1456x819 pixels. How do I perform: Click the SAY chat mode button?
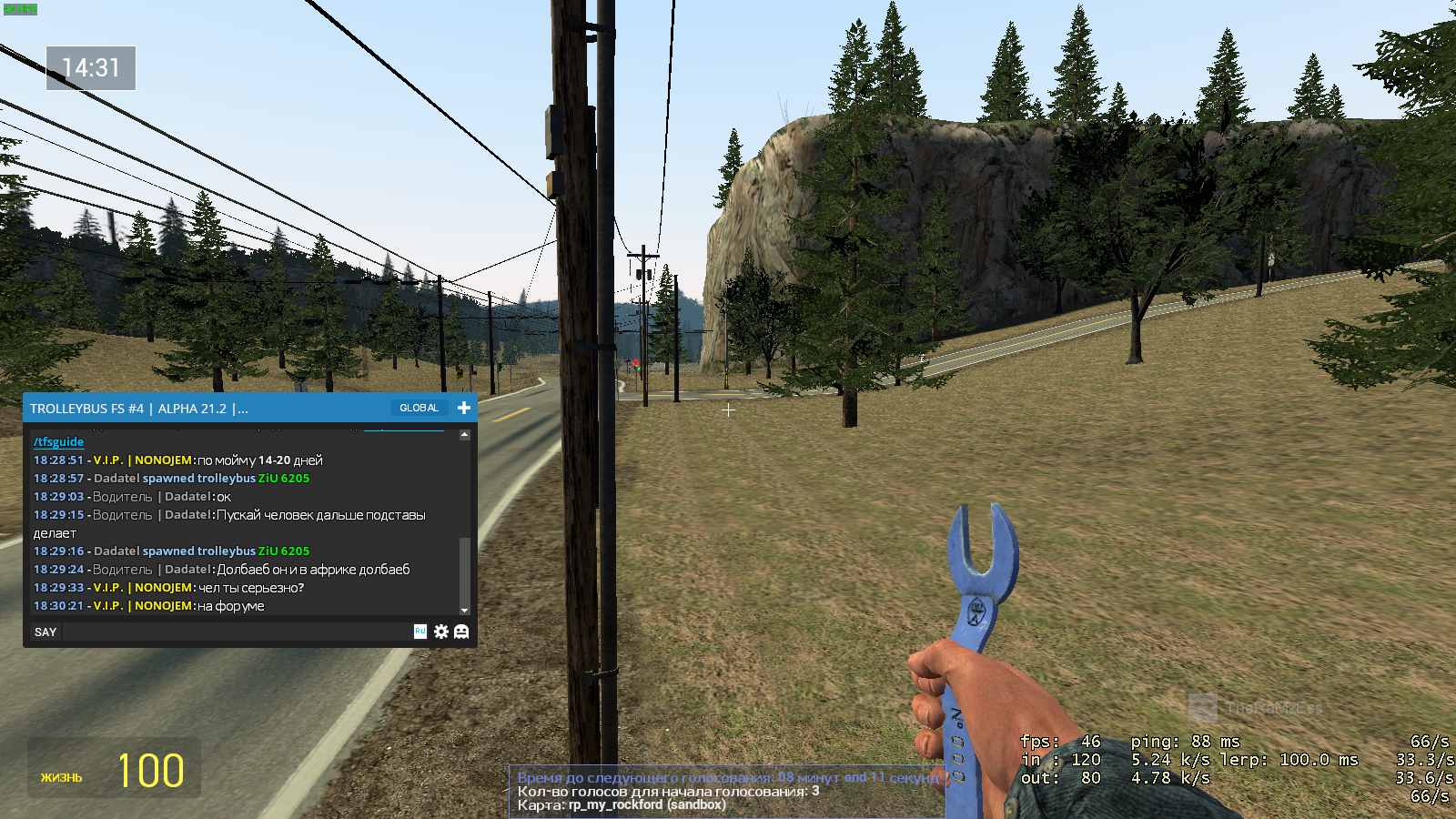tap(45, 632)
